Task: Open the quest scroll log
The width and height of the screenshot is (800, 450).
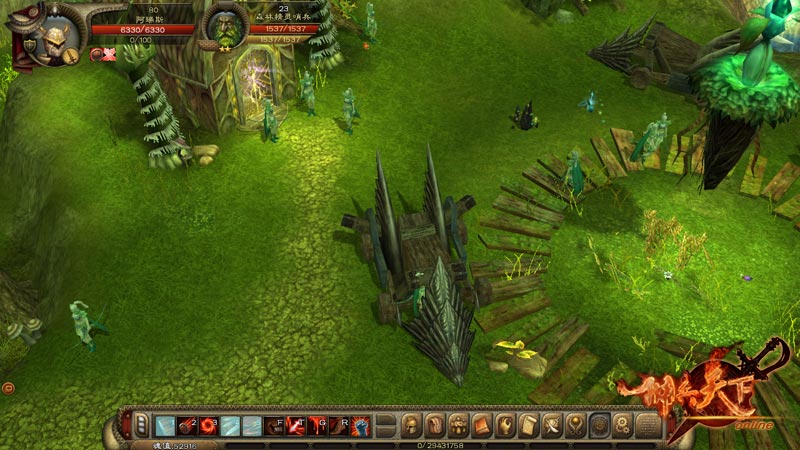Action: tap(529, 424)
